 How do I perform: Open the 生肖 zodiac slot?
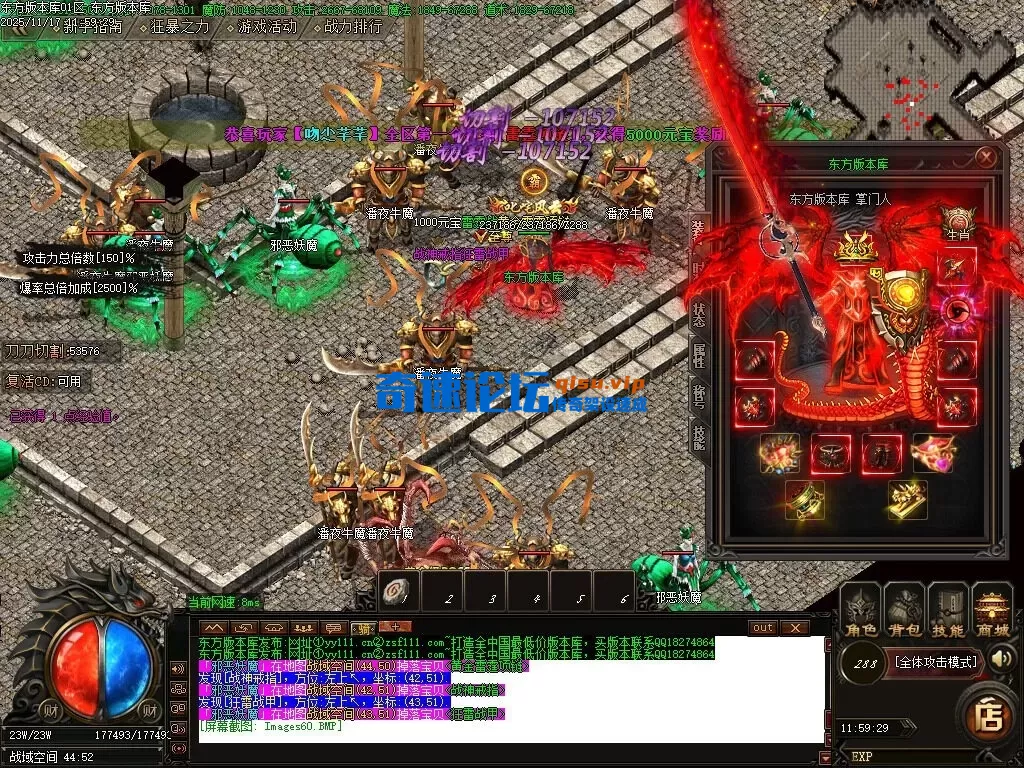coord(958,222)
